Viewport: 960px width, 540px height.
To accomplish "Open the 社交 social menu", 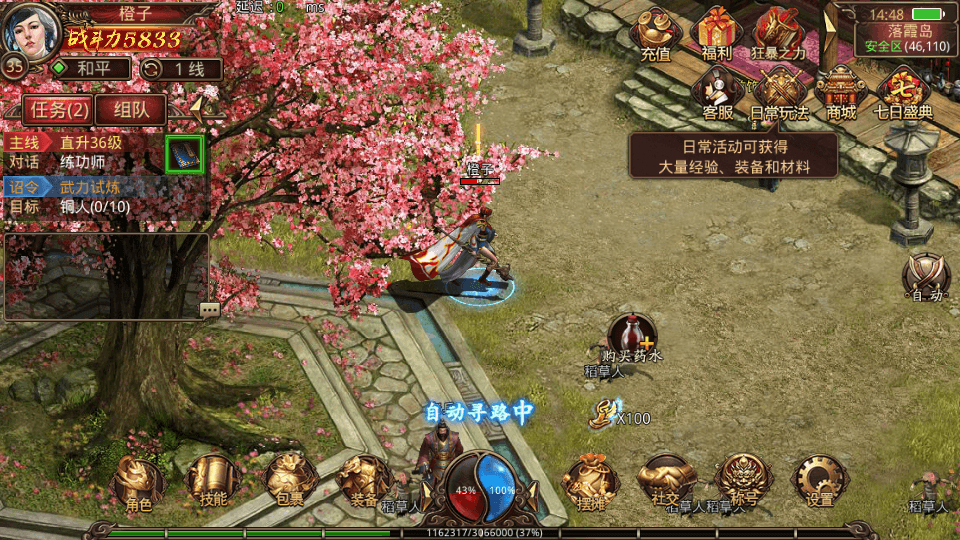I will point(666,481).
